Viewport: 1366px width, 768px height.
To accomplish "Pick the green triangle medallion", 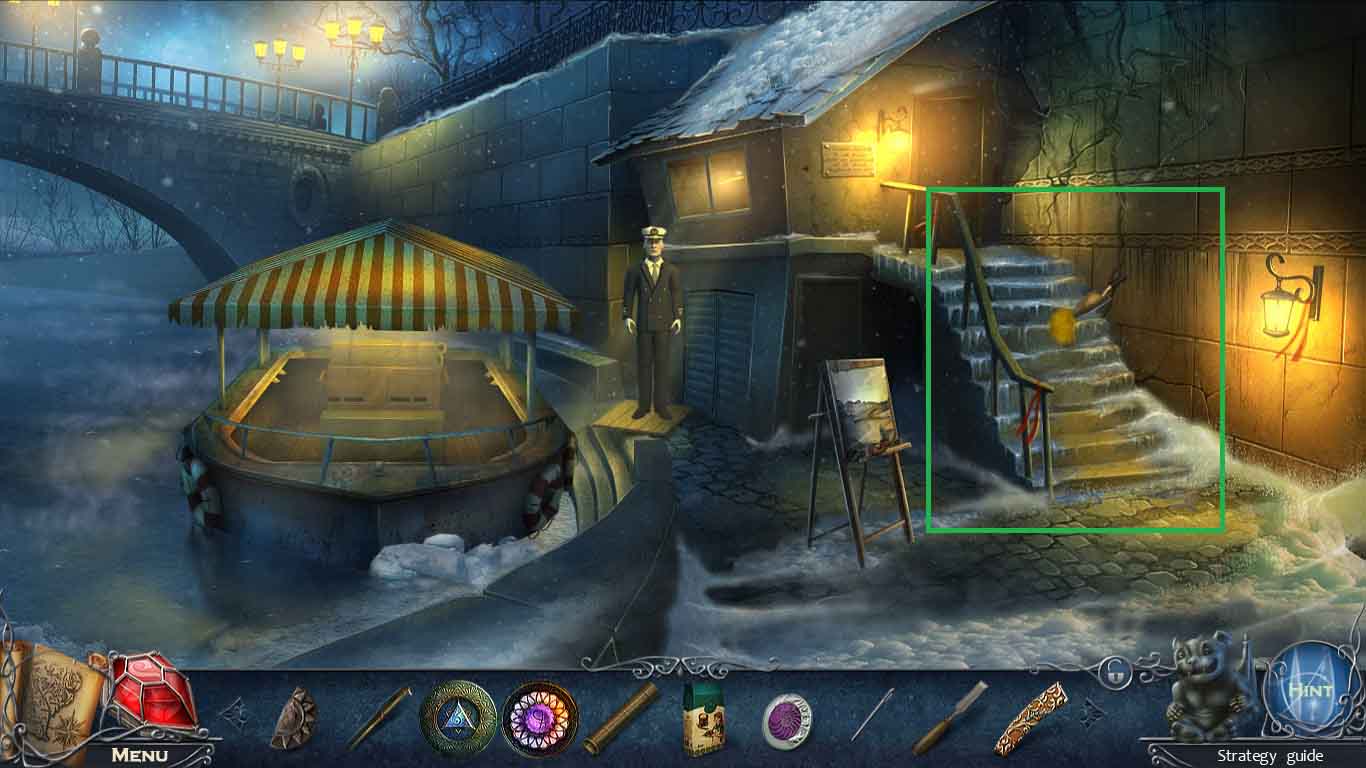I will coord(457,718).
